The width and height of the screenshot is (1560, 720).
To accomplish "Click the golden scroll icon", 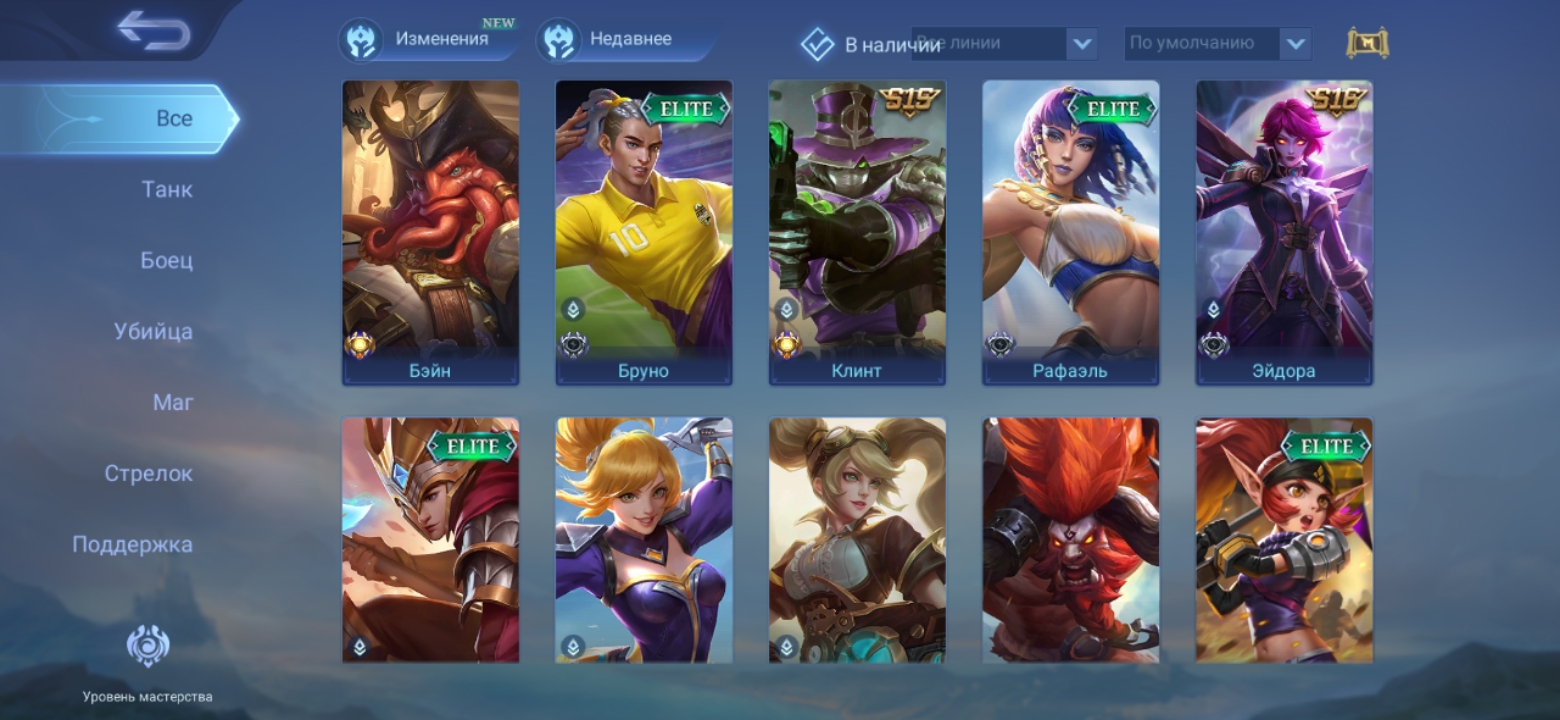I will (x=1368, y=43).
